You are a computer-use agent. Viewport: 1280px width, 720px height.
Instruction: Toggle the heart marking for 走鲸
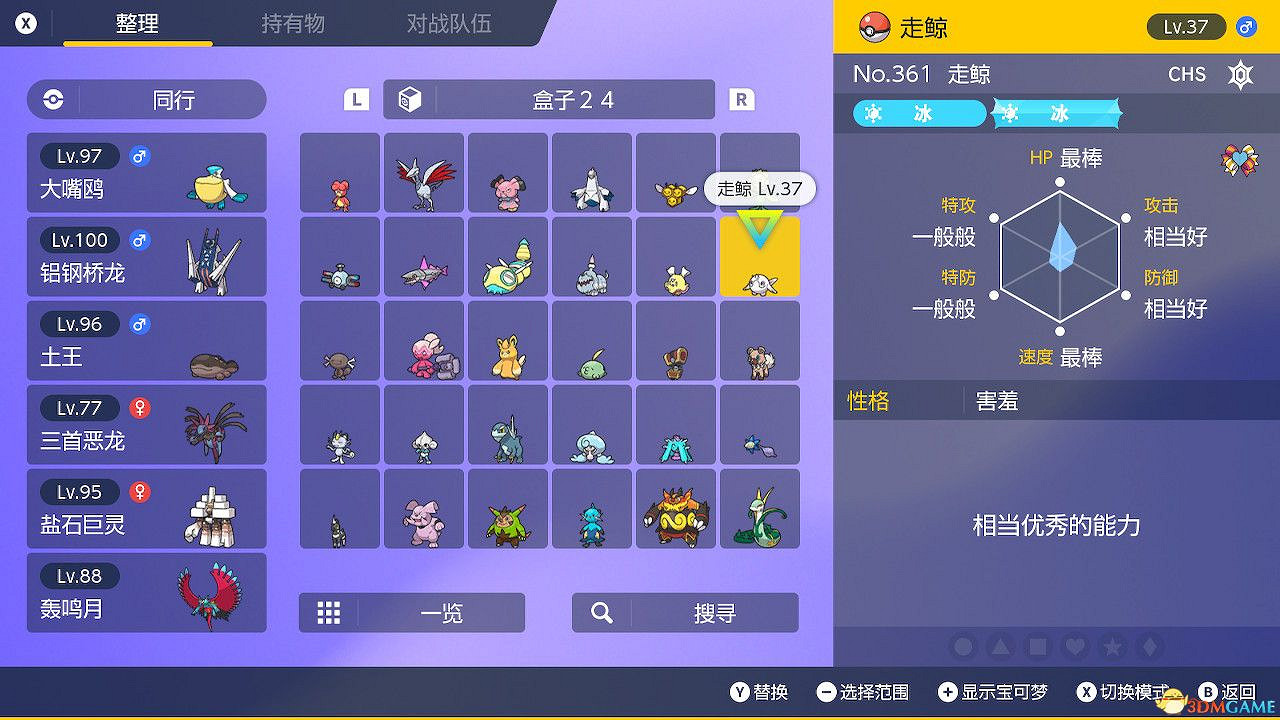(1075, 647)
